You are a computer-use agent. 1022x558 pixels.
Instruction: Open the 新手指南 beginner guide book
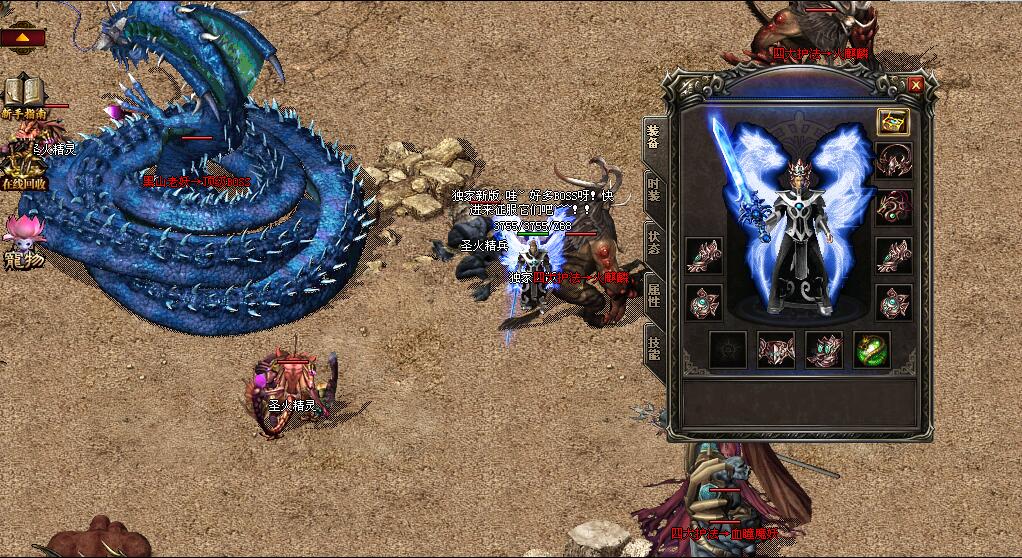(20, 94)
